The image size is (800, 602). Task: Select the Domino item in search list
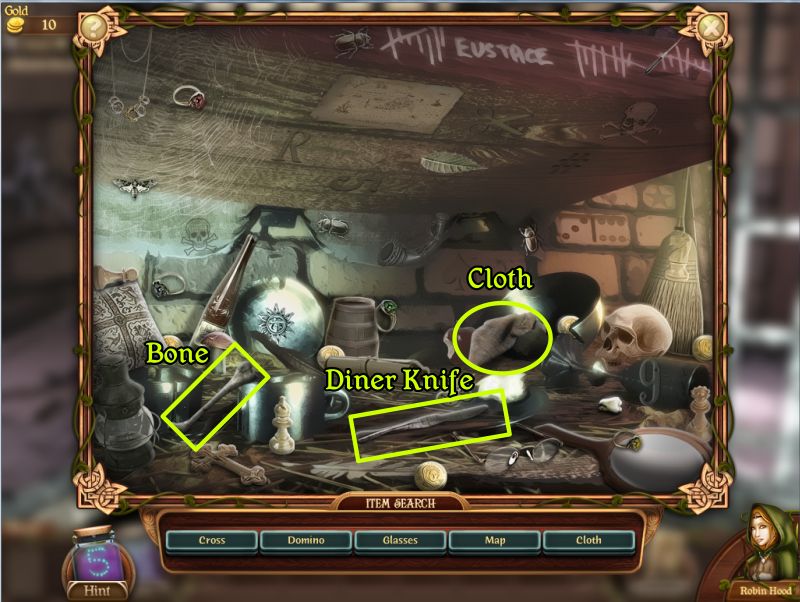[306, 541]
